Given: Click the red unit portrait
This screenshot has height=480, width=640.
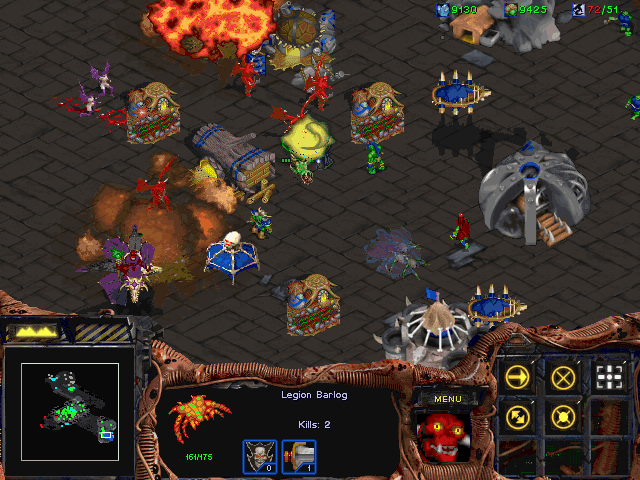Looking at the screenshot, I should pos(446,437).
